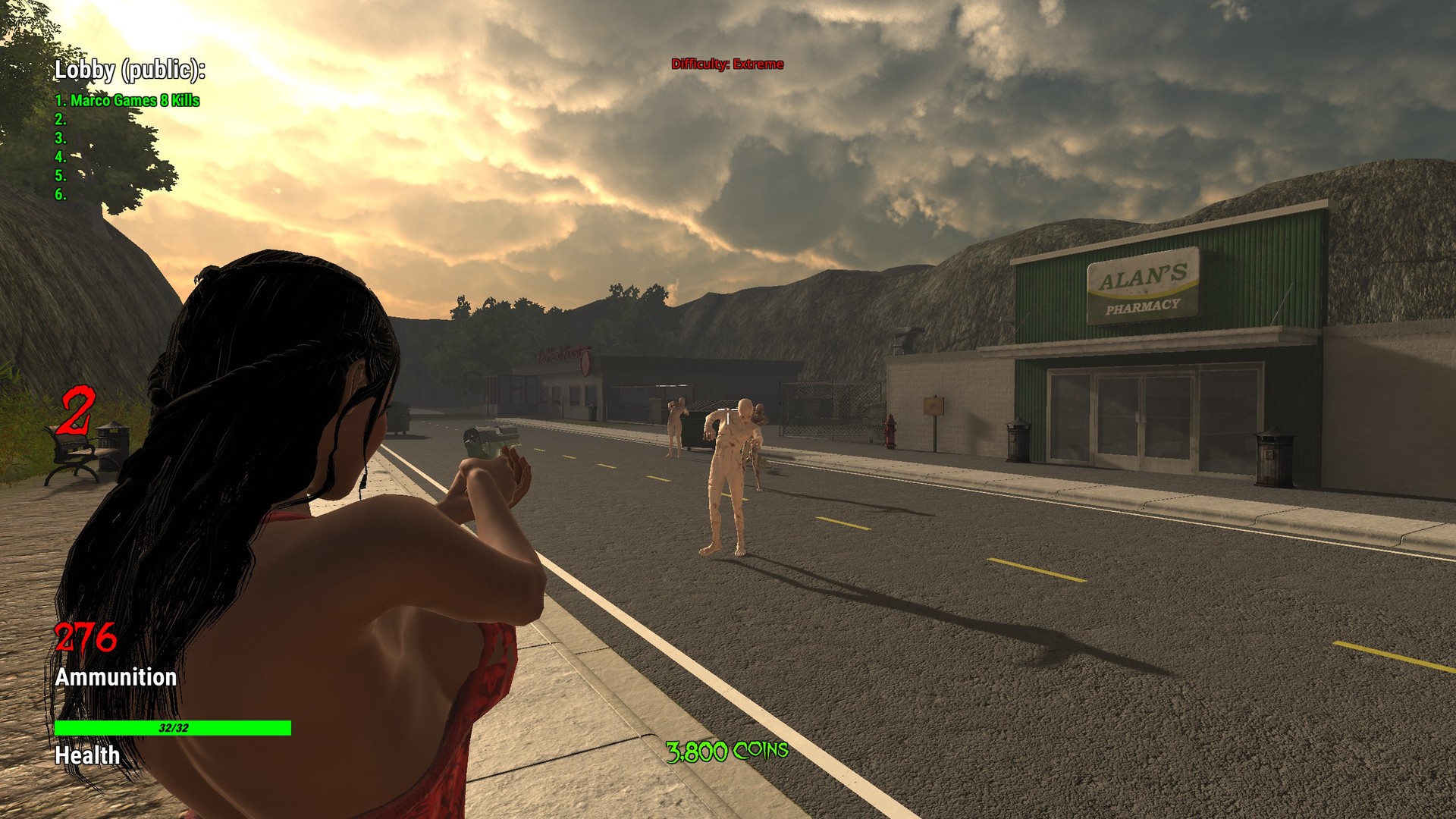1456x819 pixels.
Task: Expand slot 2 in the lobby list
Action: (61, 119)
